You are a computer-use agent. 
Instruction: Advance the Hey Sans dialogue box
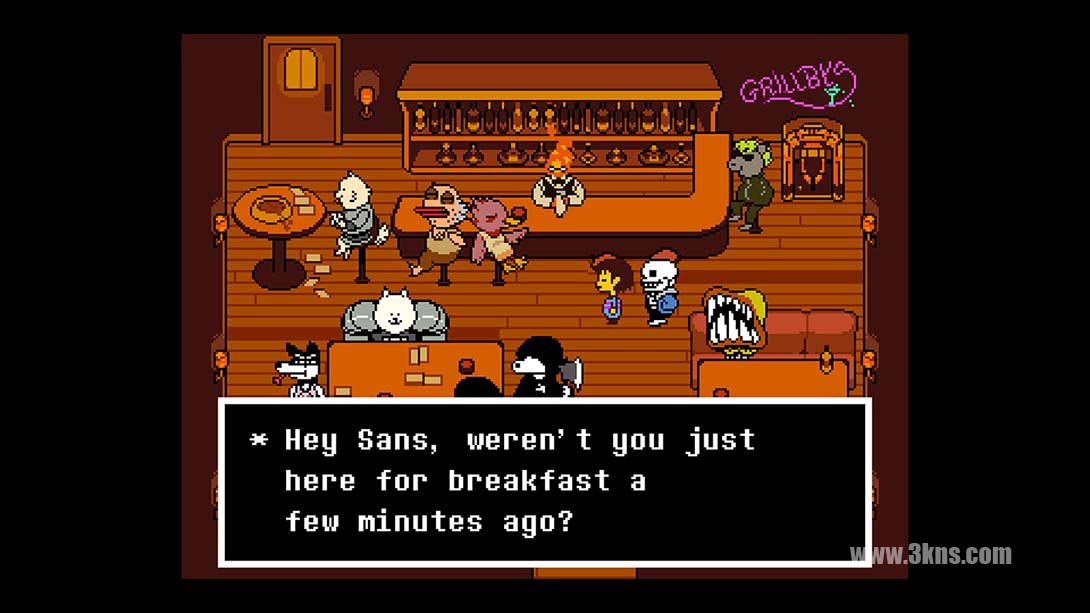coord(544,480)
